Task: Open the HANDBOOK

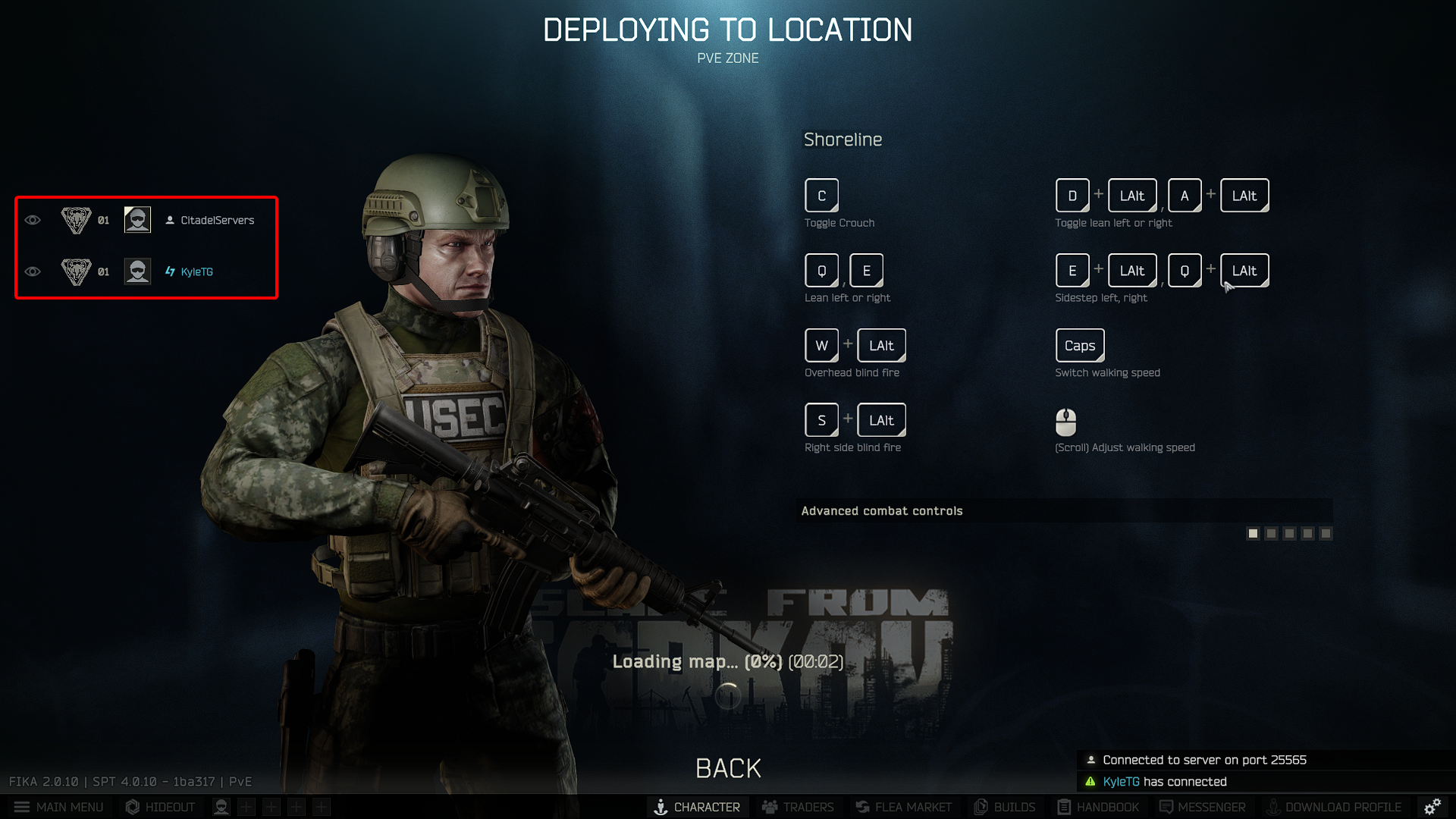Action: click(x=1098, y=807)
